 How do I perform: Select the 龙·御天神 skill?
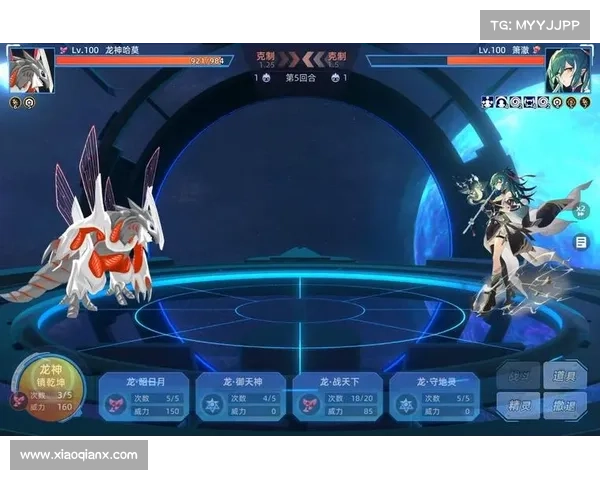click(240, 395)
